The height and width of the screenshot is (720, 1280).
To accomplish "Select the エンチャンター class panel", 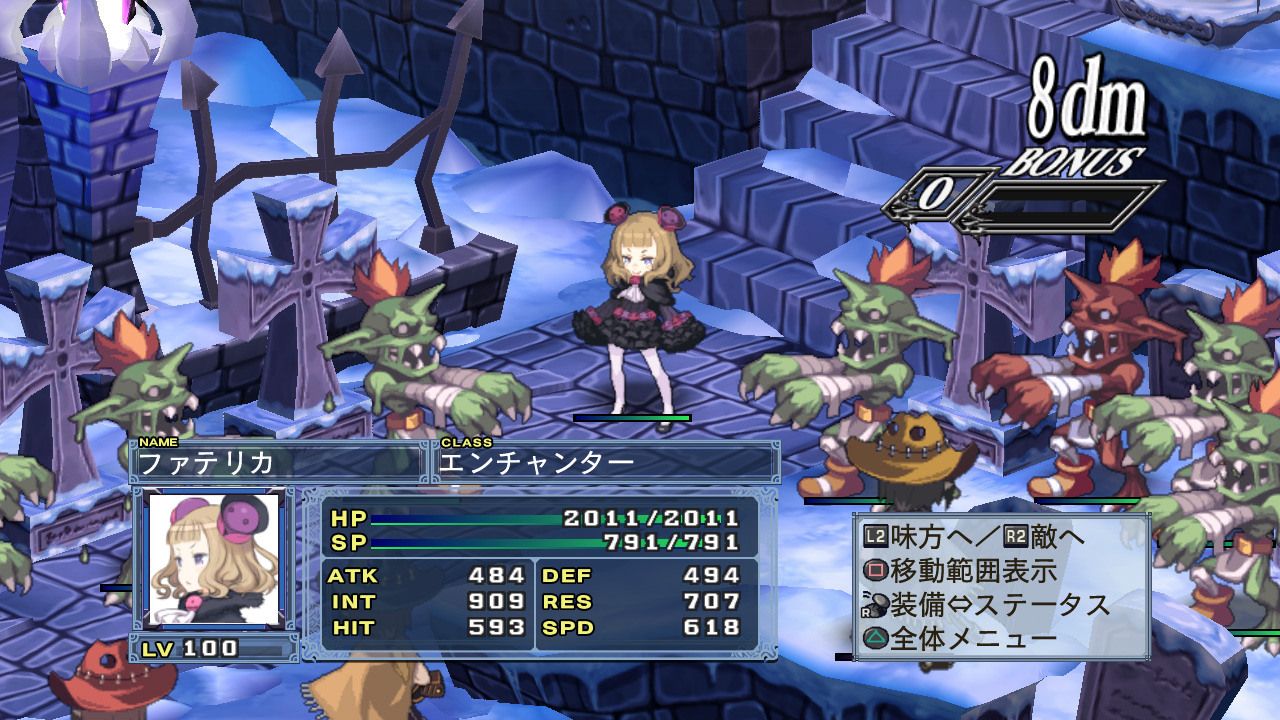I will coord(606,462).
